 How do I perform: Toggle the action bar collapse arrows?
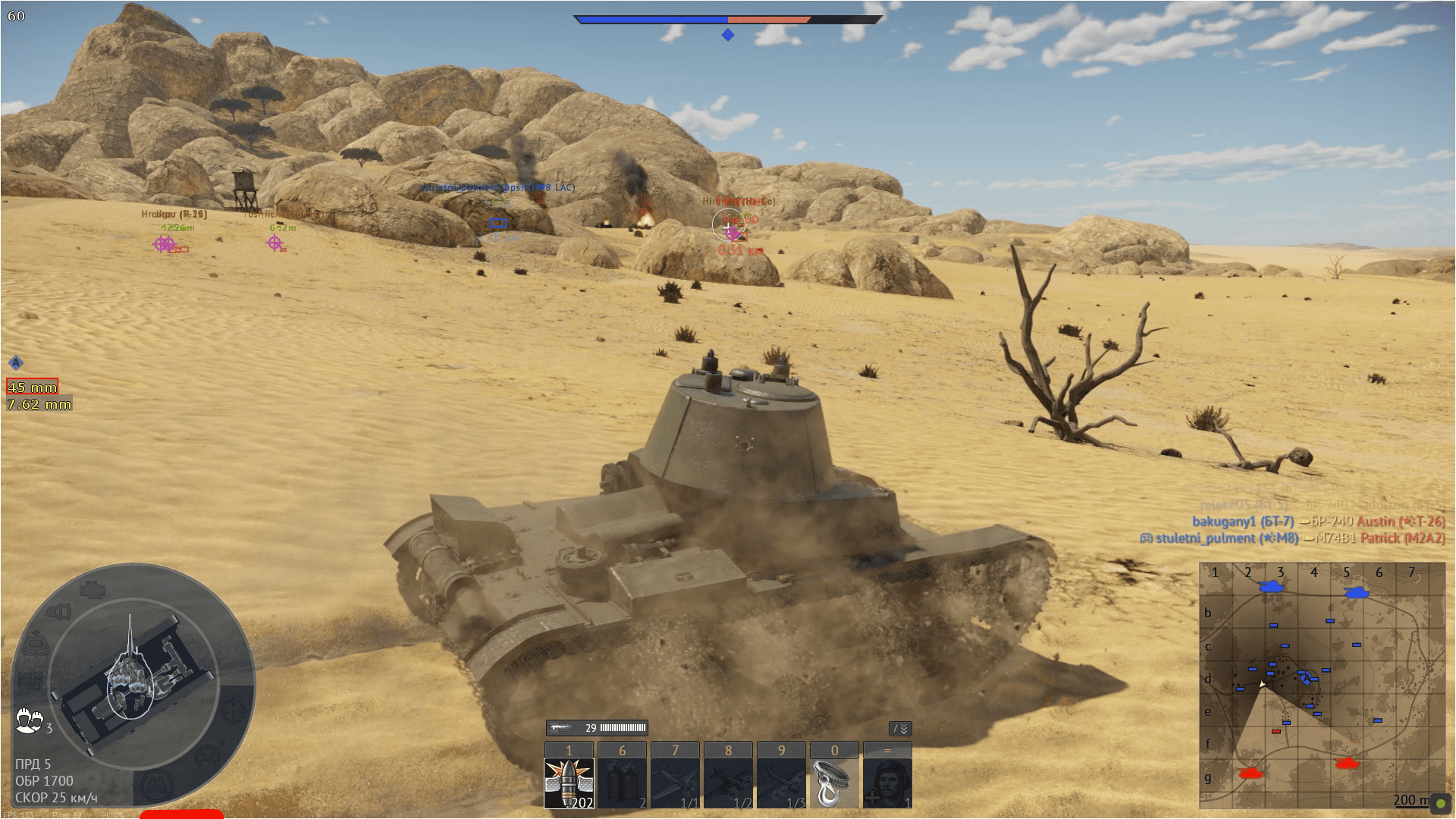pos(900,729)
